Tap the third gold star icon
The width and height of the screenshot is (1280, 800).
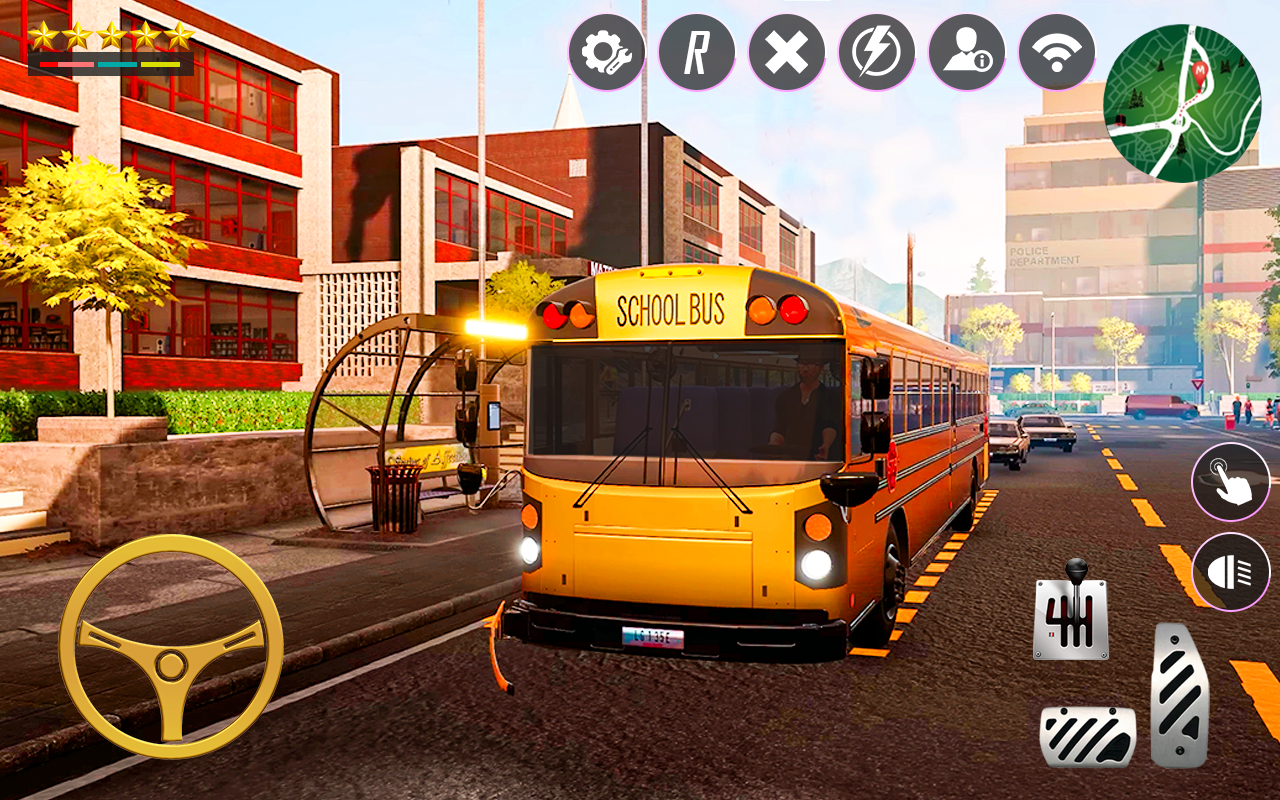(110, 35)
